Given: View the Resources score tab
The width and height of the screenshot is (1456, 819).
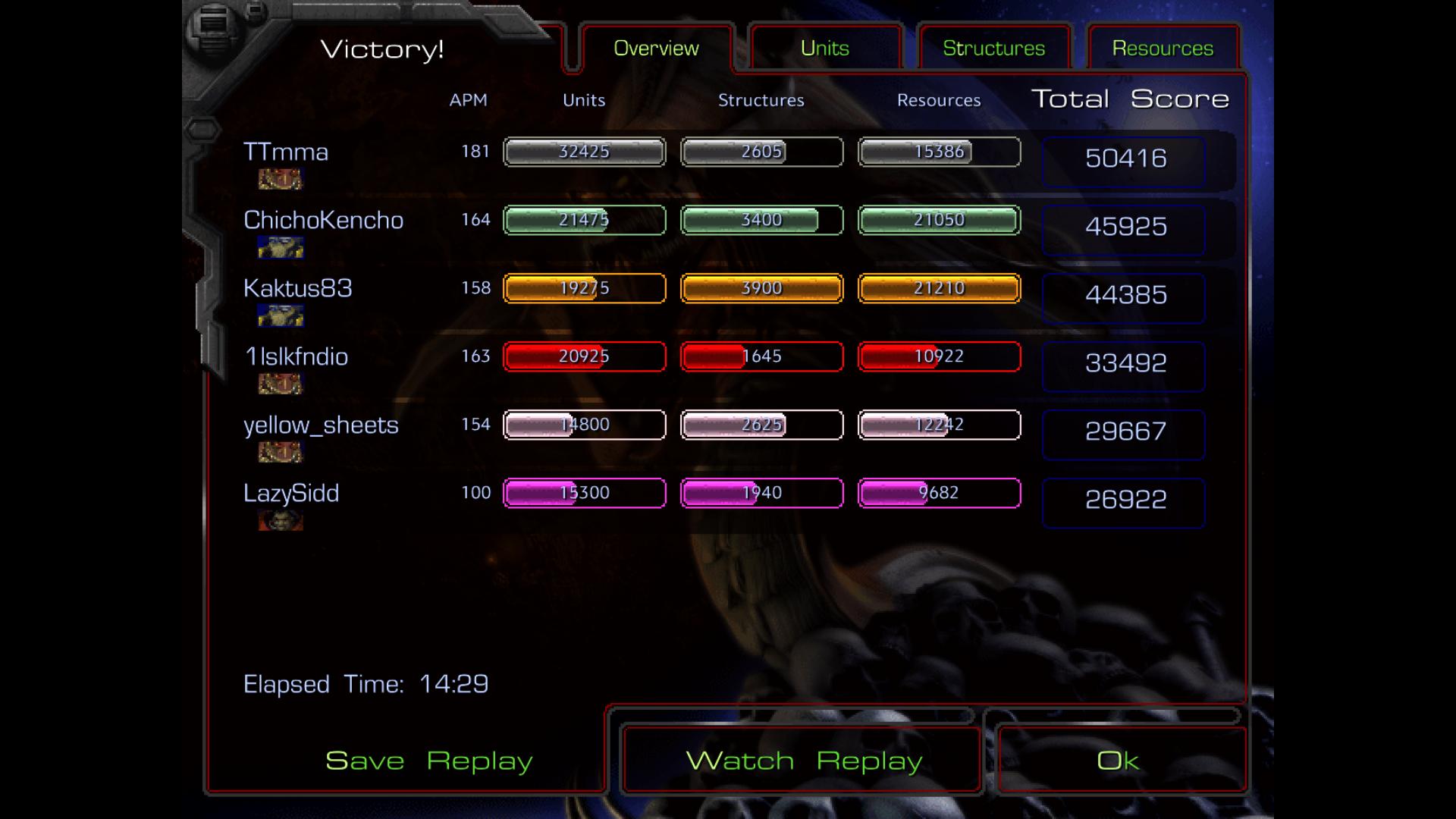Looking at the screenshot, I should pyautogui.click(x=1163, y=49).
